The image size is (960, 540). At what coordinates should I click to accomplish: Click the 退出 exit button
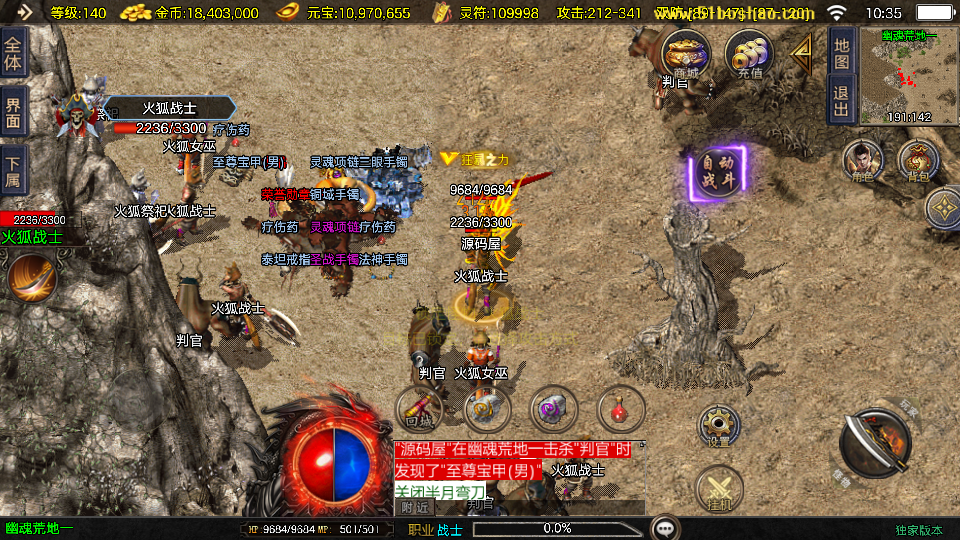(x=841, y=100)
